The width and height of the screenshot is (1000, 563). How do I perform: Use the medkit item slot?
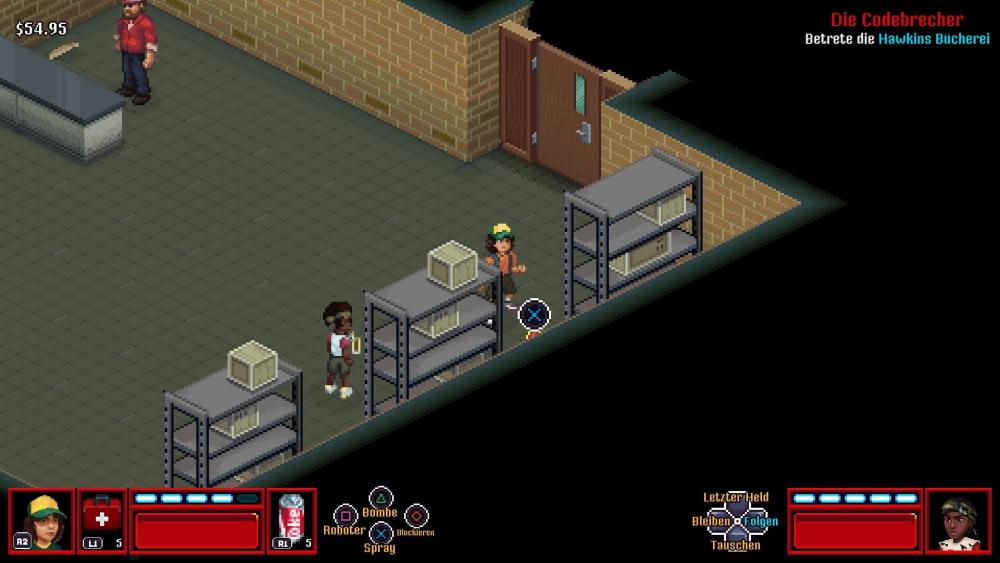coord(102,520)
